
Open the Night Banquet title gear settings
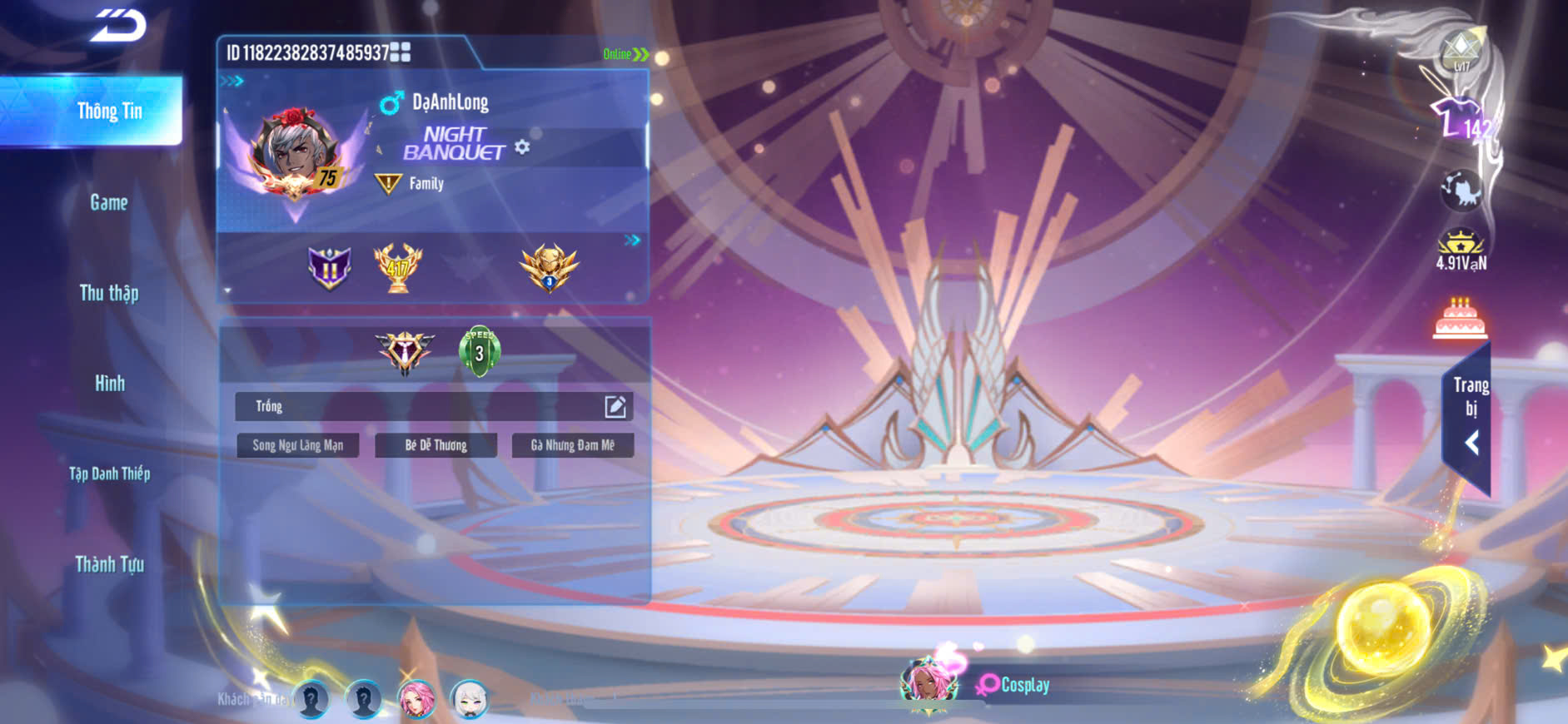[522, 147]
